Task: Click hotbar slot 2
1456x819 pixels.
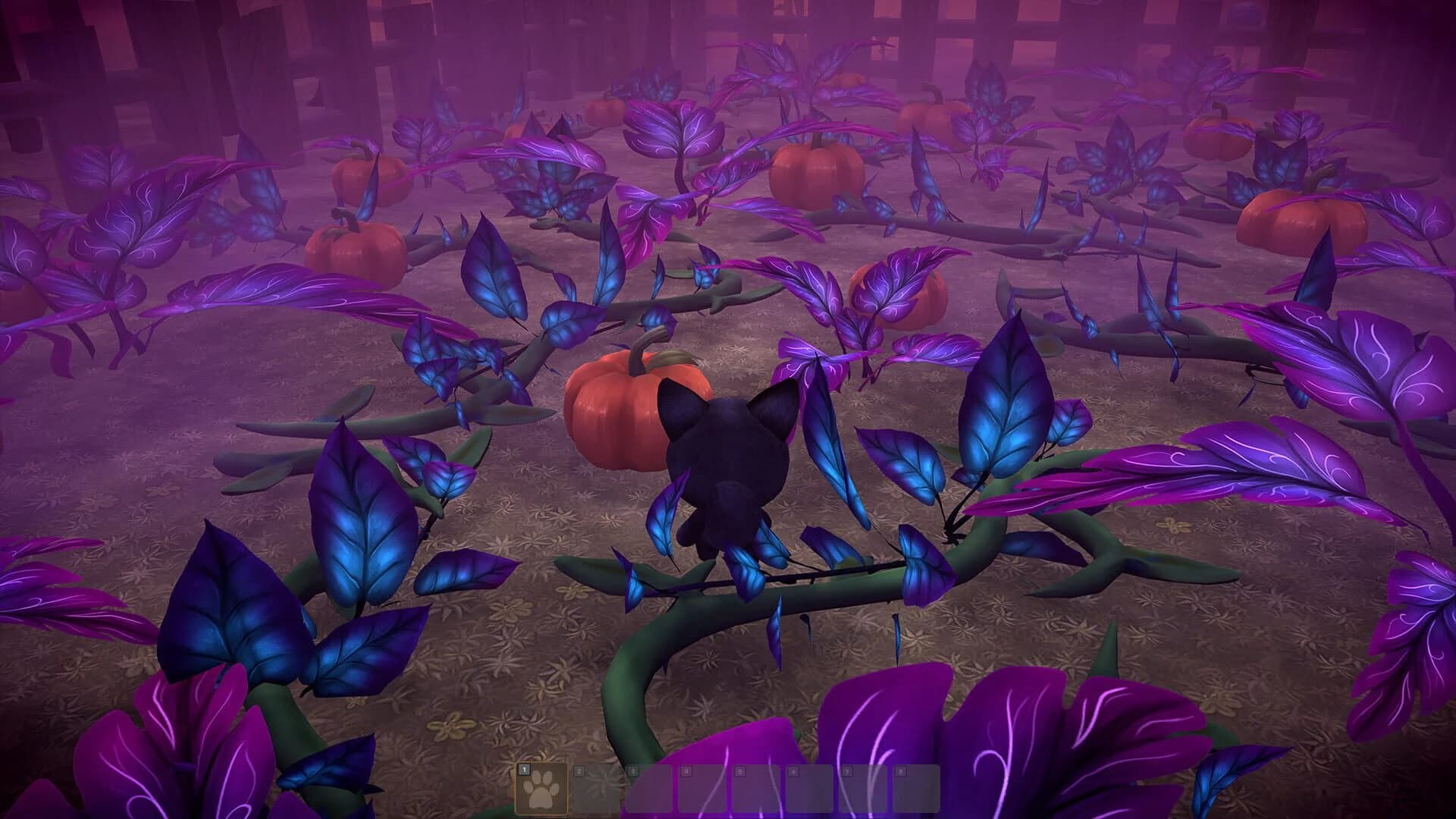Action: coord(596,789)
